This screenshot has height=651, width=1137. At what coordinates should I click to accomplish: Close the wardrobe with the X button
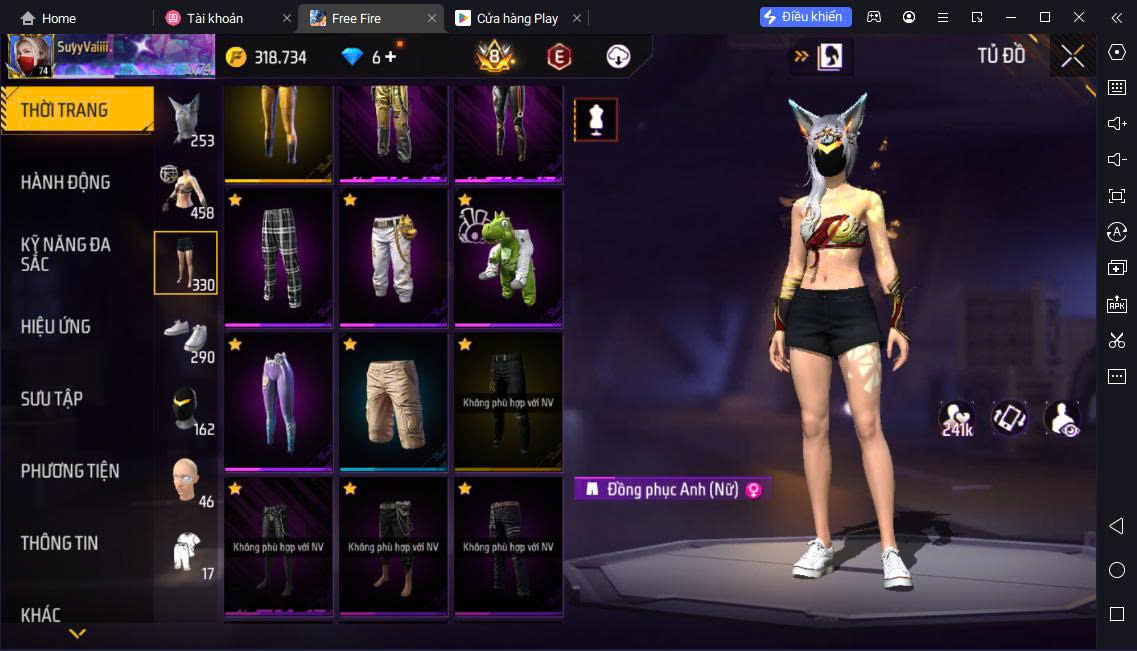tap(1072, 56)
